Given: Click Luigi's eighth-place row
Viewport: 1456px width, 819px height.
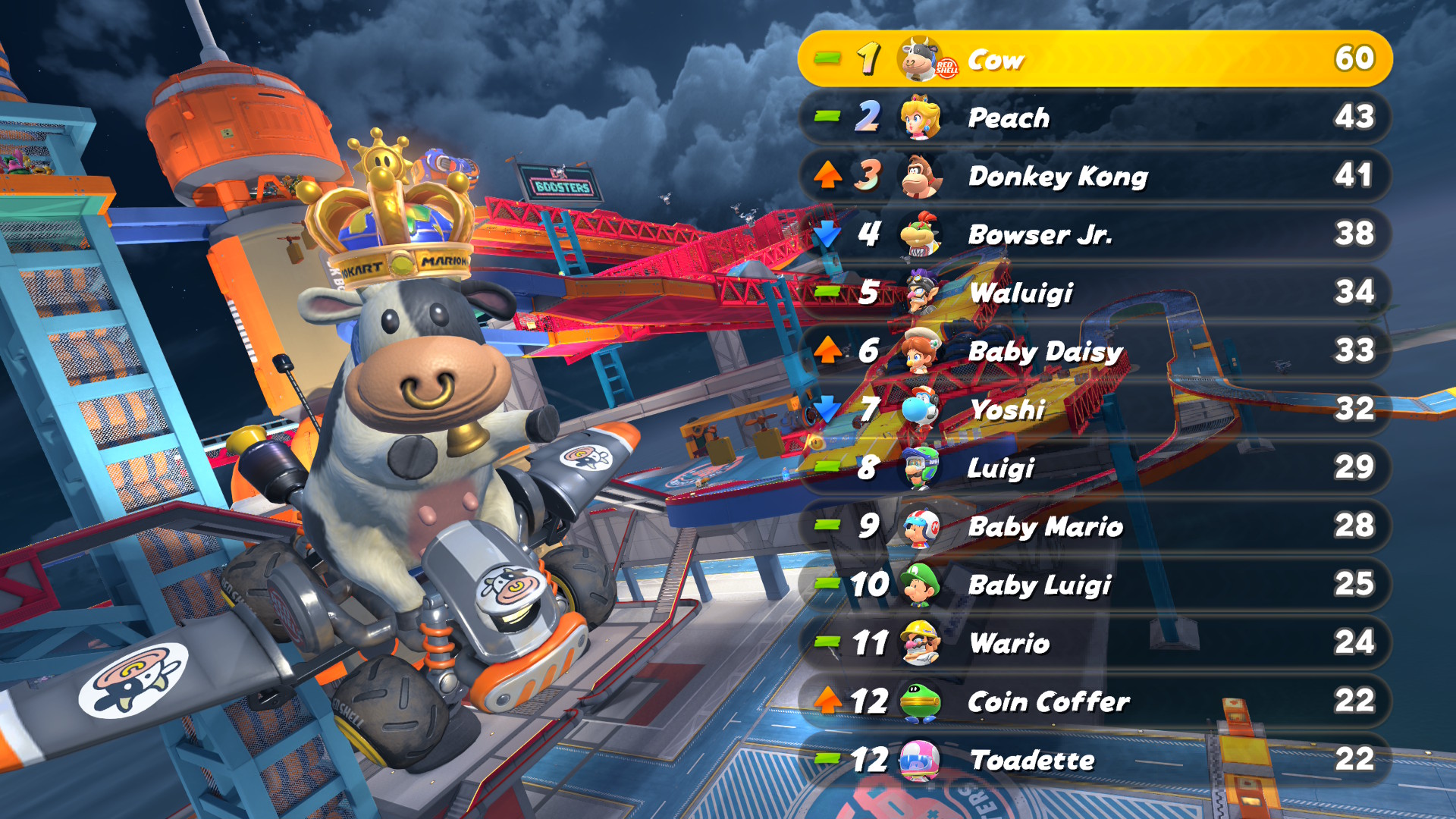Looking at the screenshot, I should (1095, 468).
